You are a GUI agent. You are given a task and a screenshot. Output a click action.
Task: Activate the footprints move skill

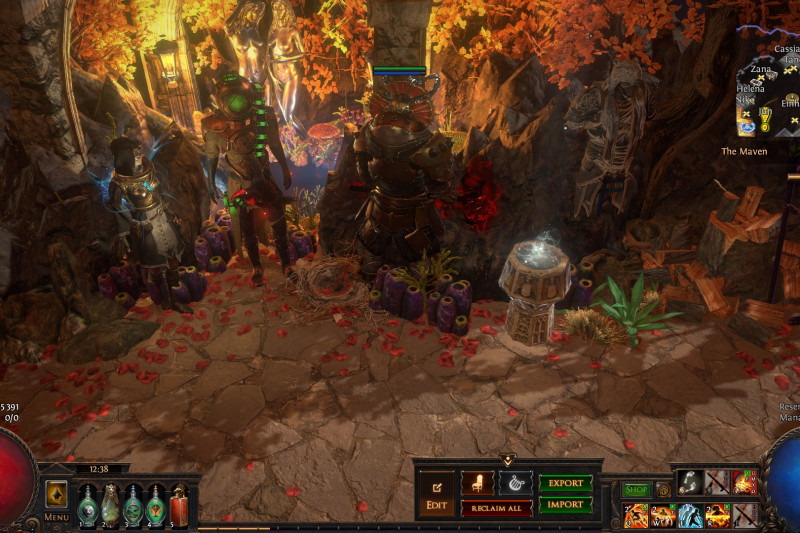pos(688,482)
